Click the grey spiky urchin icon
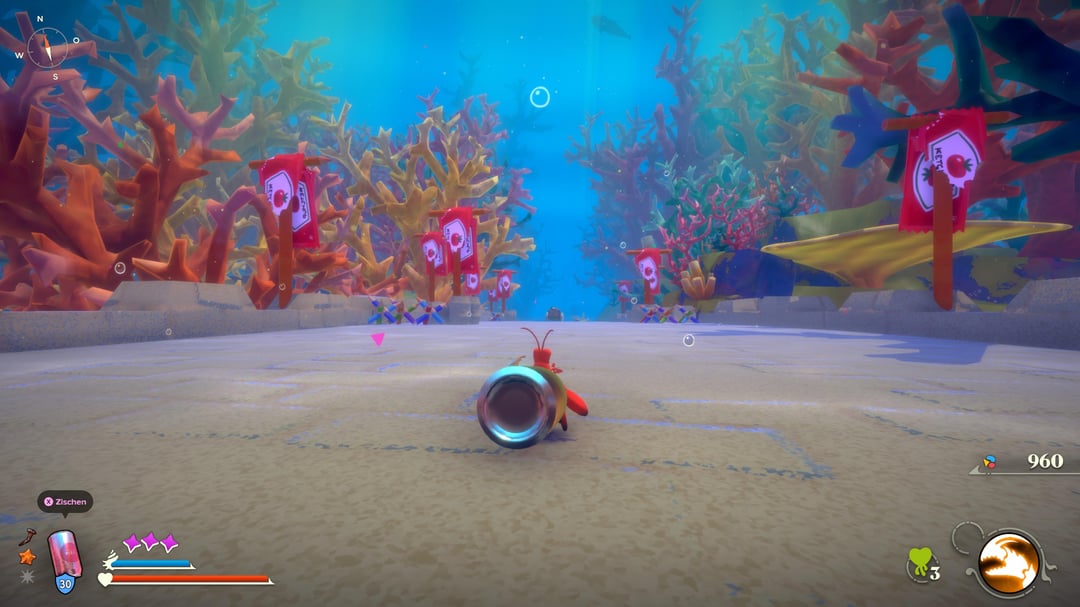The height and width of the screenshot is (607, 1080). pyautogui.click(x=27, y=576)
